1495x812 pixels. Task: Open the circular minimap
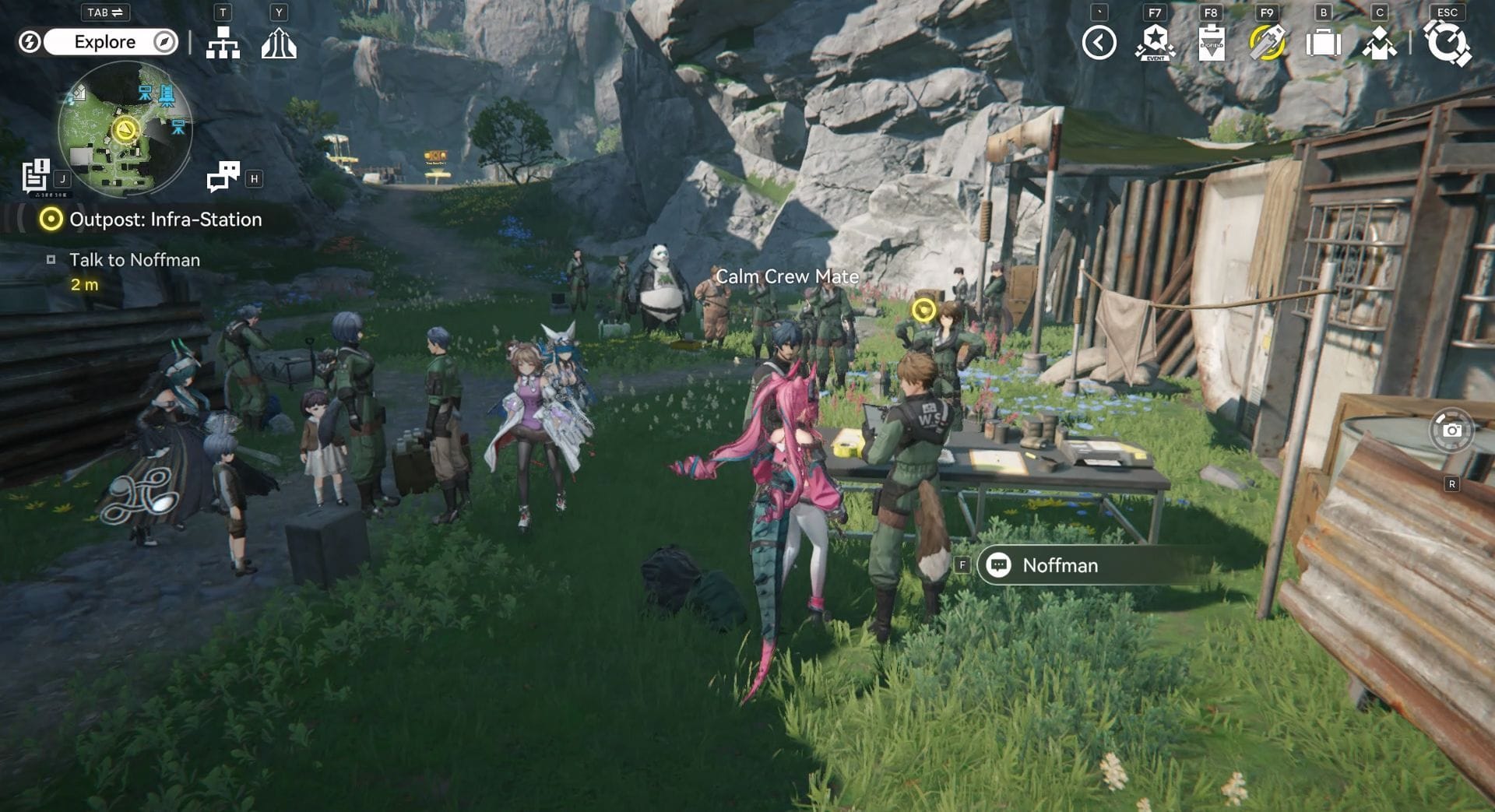[x=125, y=128]
